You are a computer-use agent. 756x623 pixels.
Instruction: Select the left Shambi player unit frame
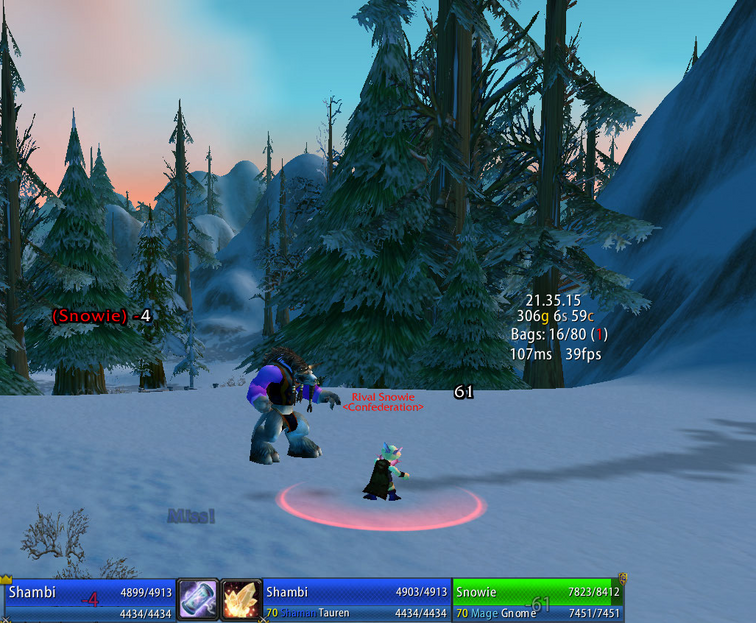88,600
